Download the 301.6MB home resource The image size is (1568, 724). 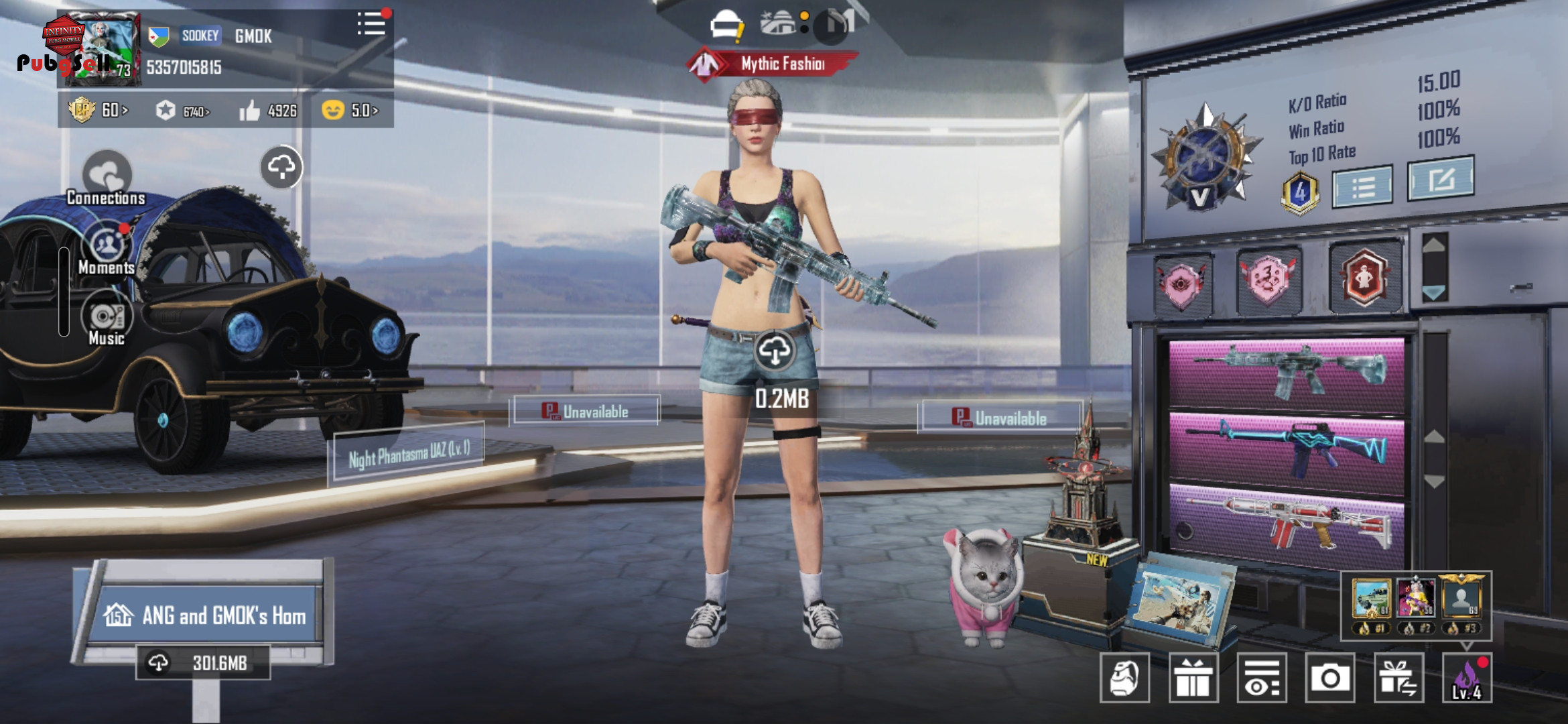203,663
